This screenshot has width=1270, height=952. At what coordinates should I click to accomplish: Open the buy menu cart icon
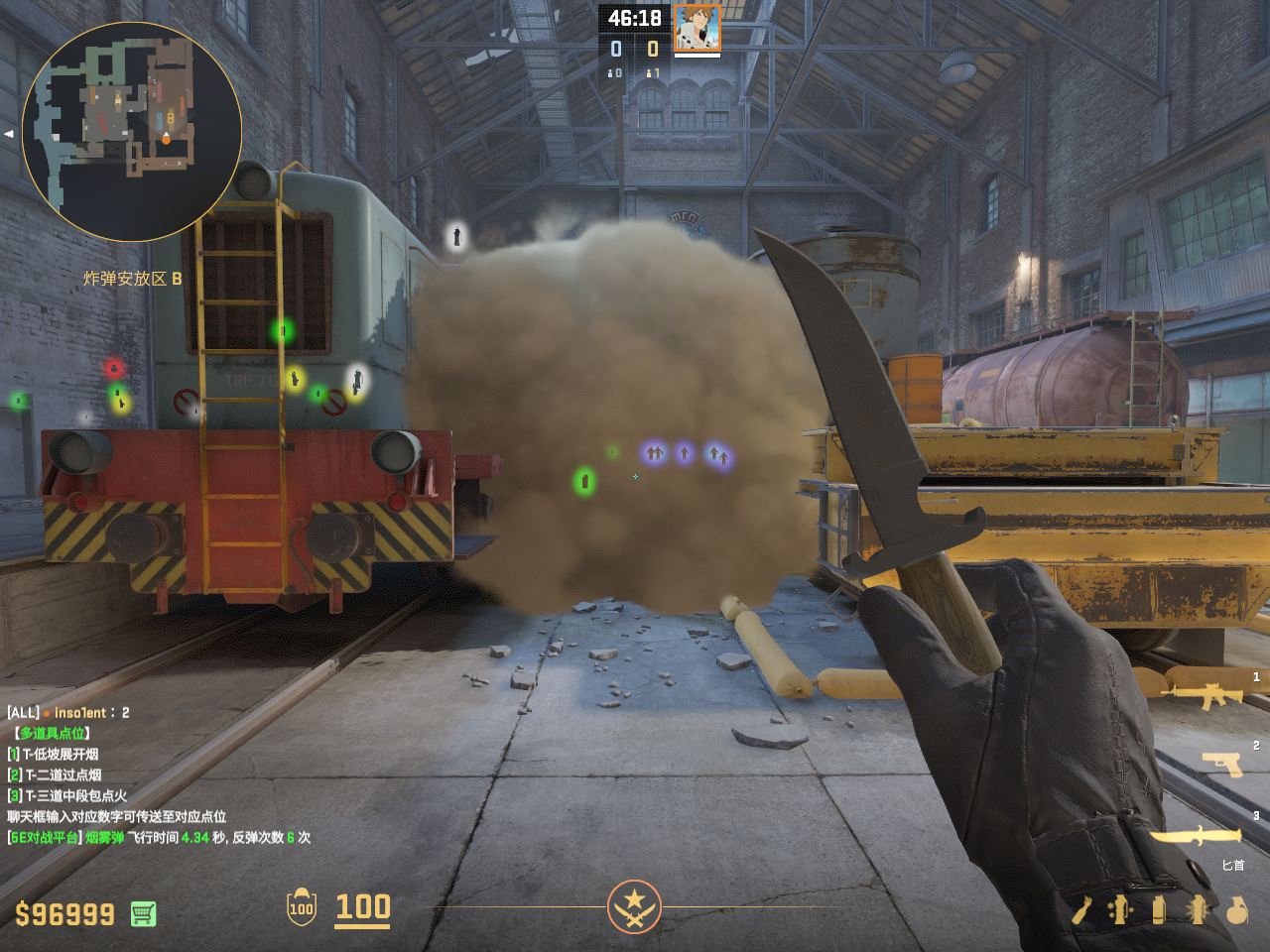tap(143, 913)
